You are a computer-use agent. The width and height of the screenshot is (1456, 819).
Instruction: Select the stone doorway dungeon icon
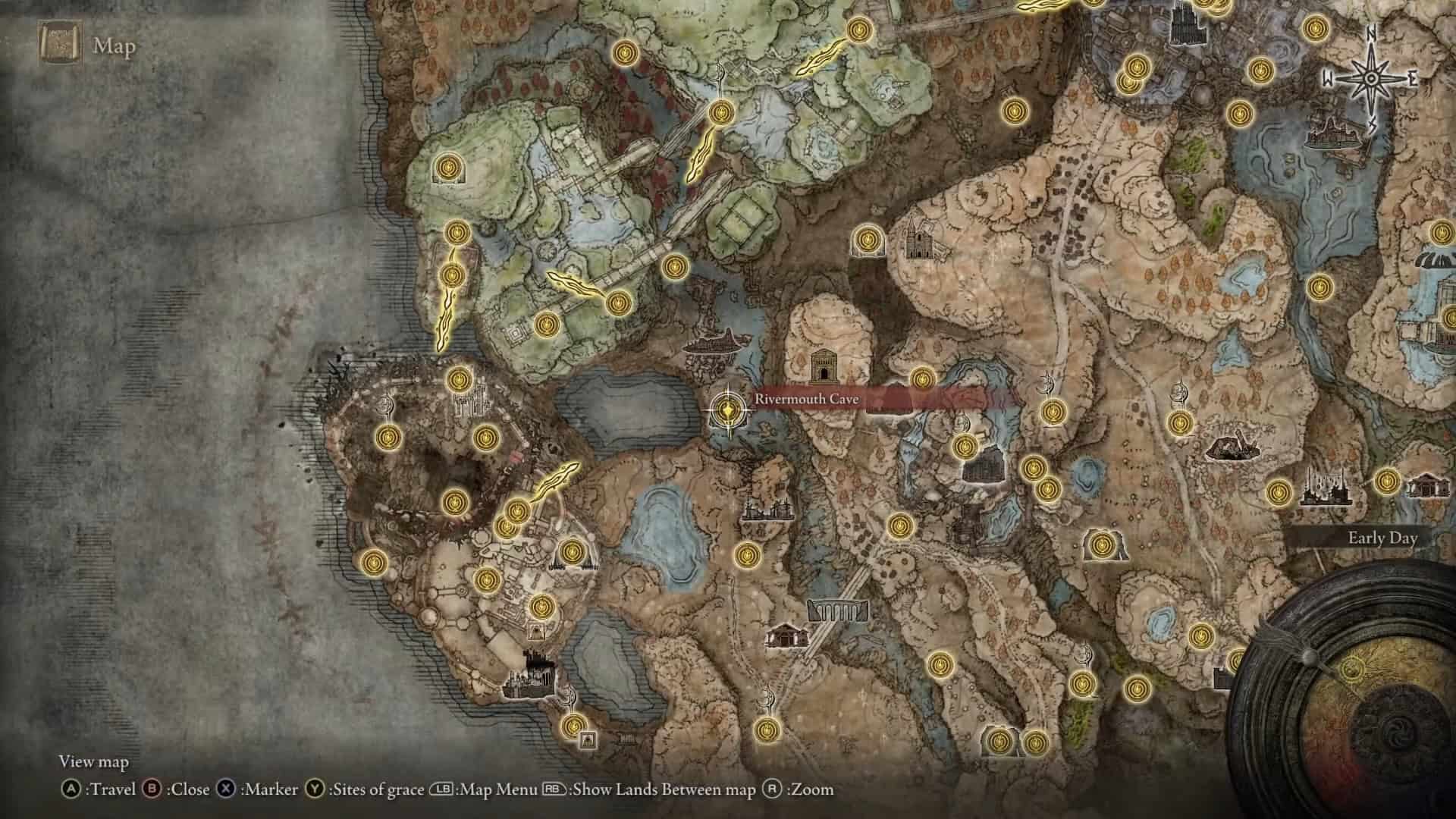822,367
